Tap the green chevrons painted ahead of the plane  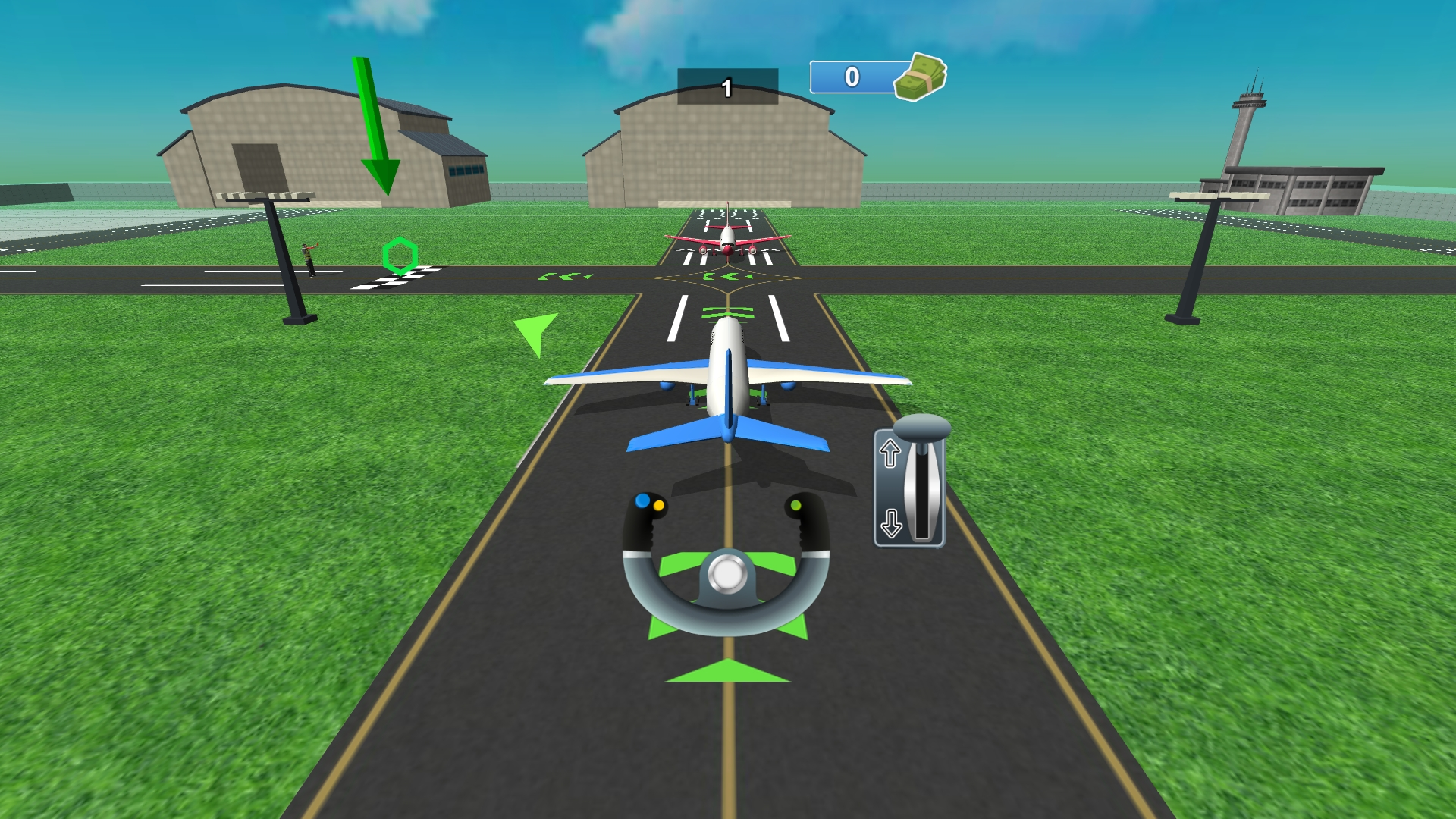(x=728, y=311)
